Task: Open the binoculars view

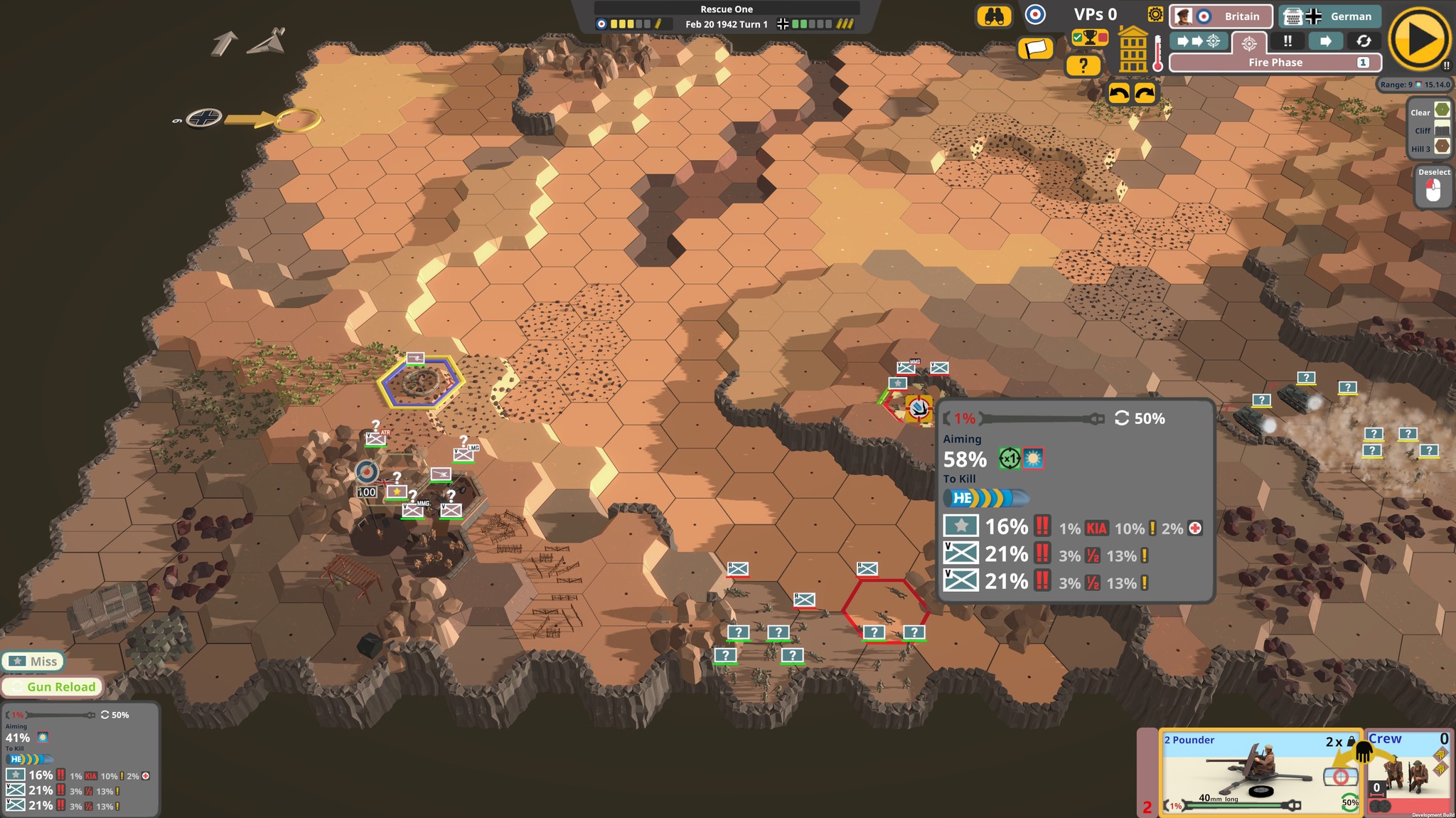Action: pos(994,16)
